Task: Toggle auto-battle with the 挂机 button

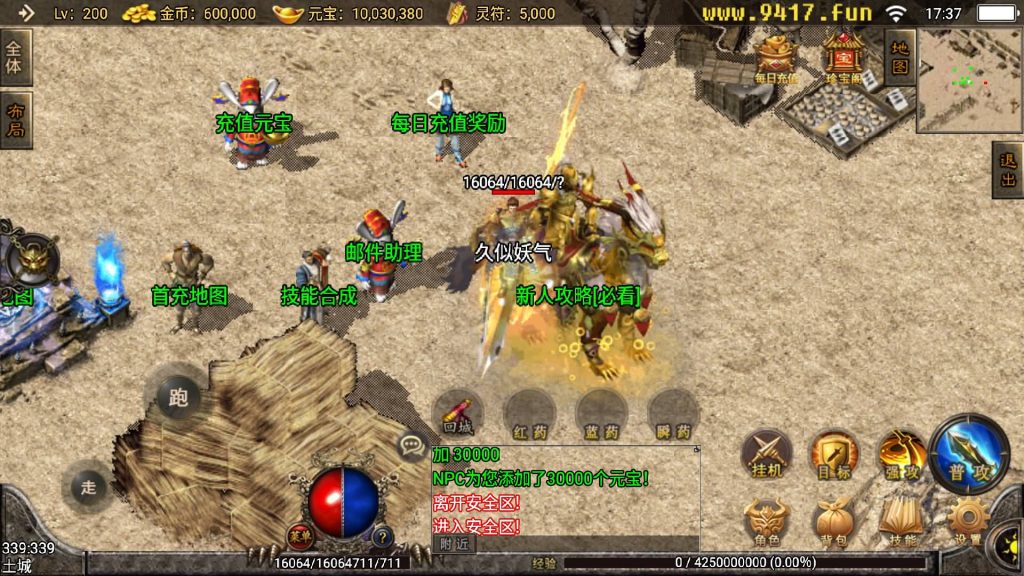Action: click(x=766, y=454)
